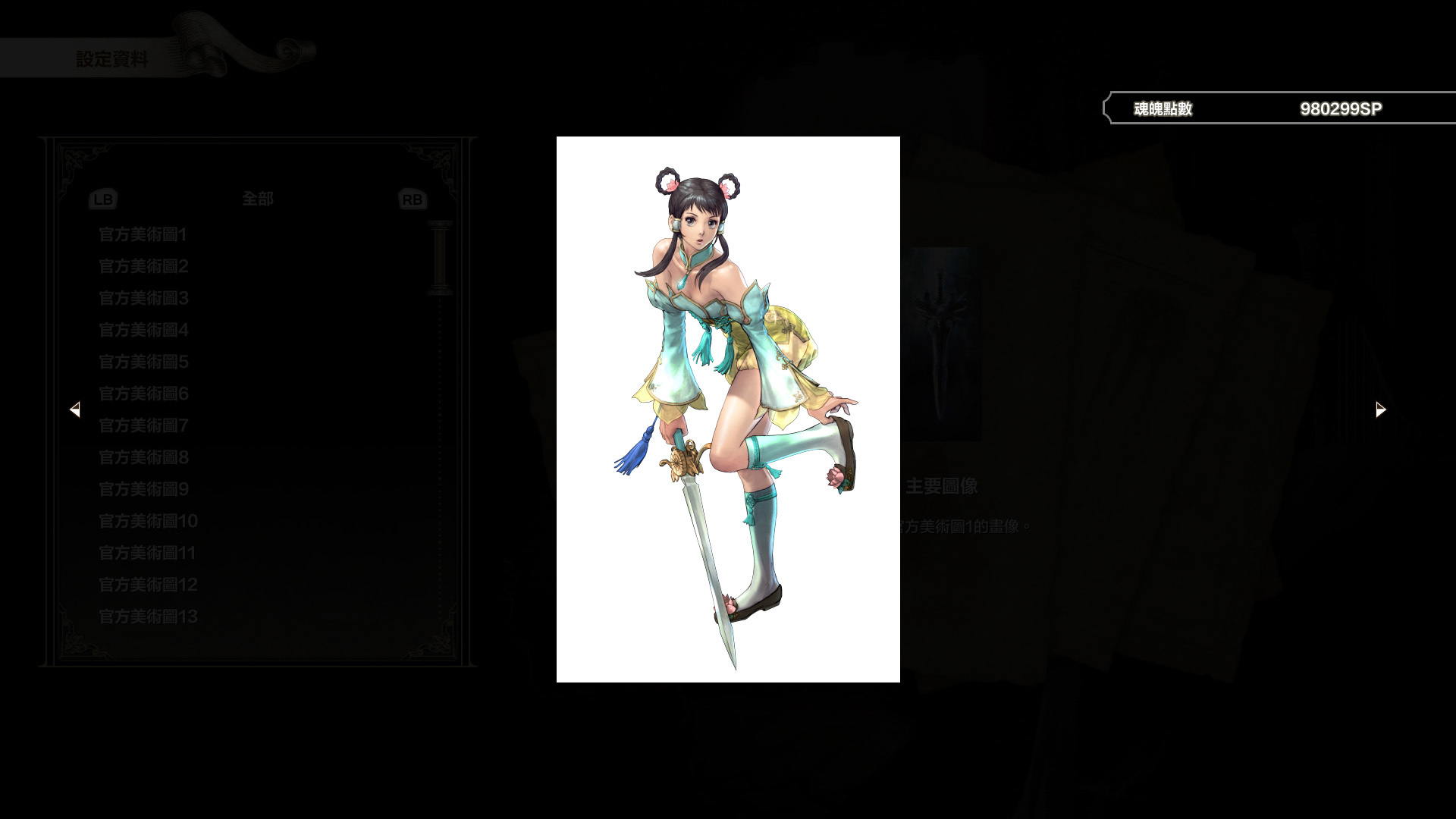The height and width of the screenshot is (819, 1456).
Task: Select 官方美術圖1 at the top of the list
Action: [143, 235]
